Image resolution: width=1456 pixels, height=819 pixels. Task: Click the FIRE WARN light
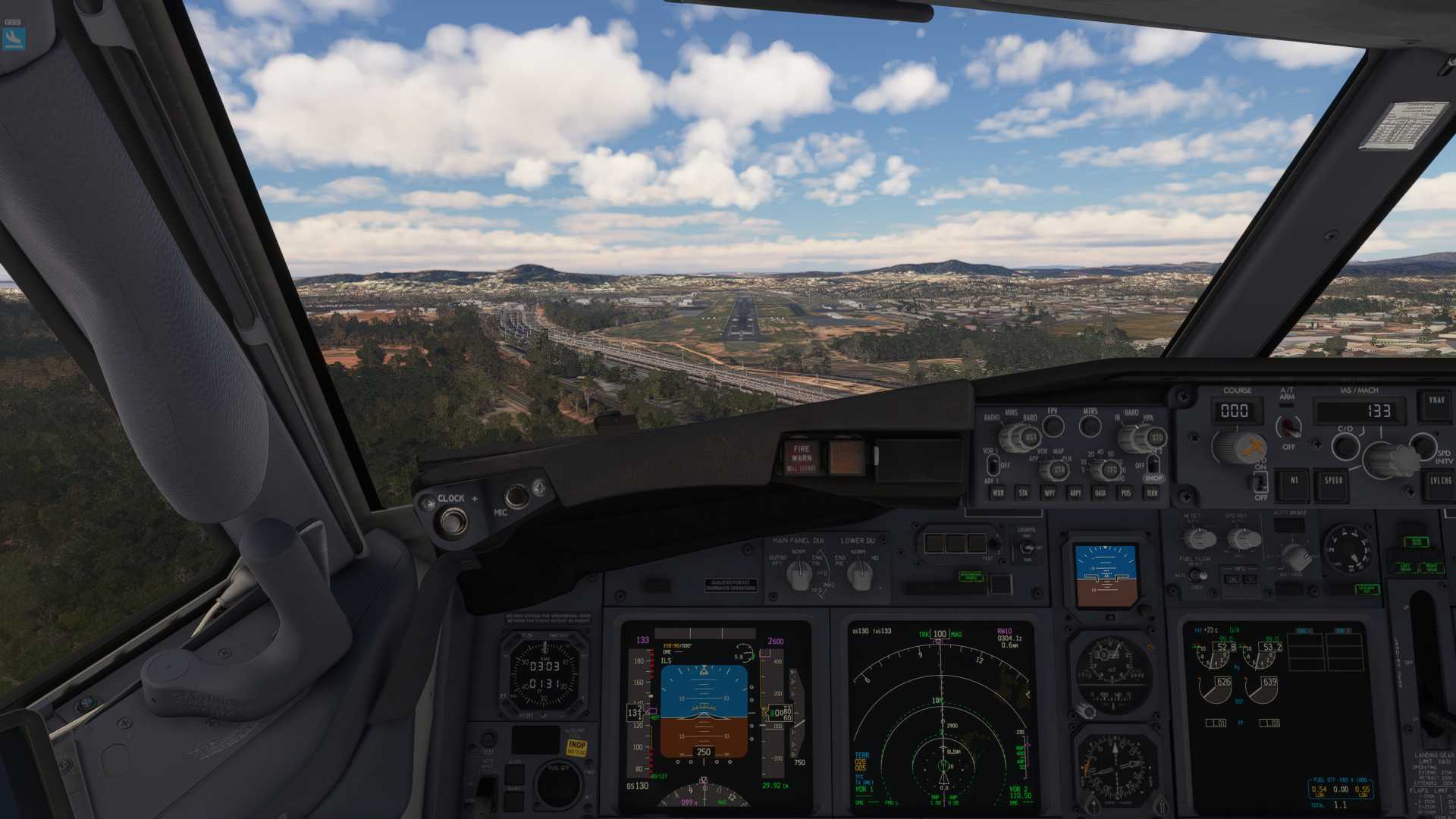tap(802, 458)
